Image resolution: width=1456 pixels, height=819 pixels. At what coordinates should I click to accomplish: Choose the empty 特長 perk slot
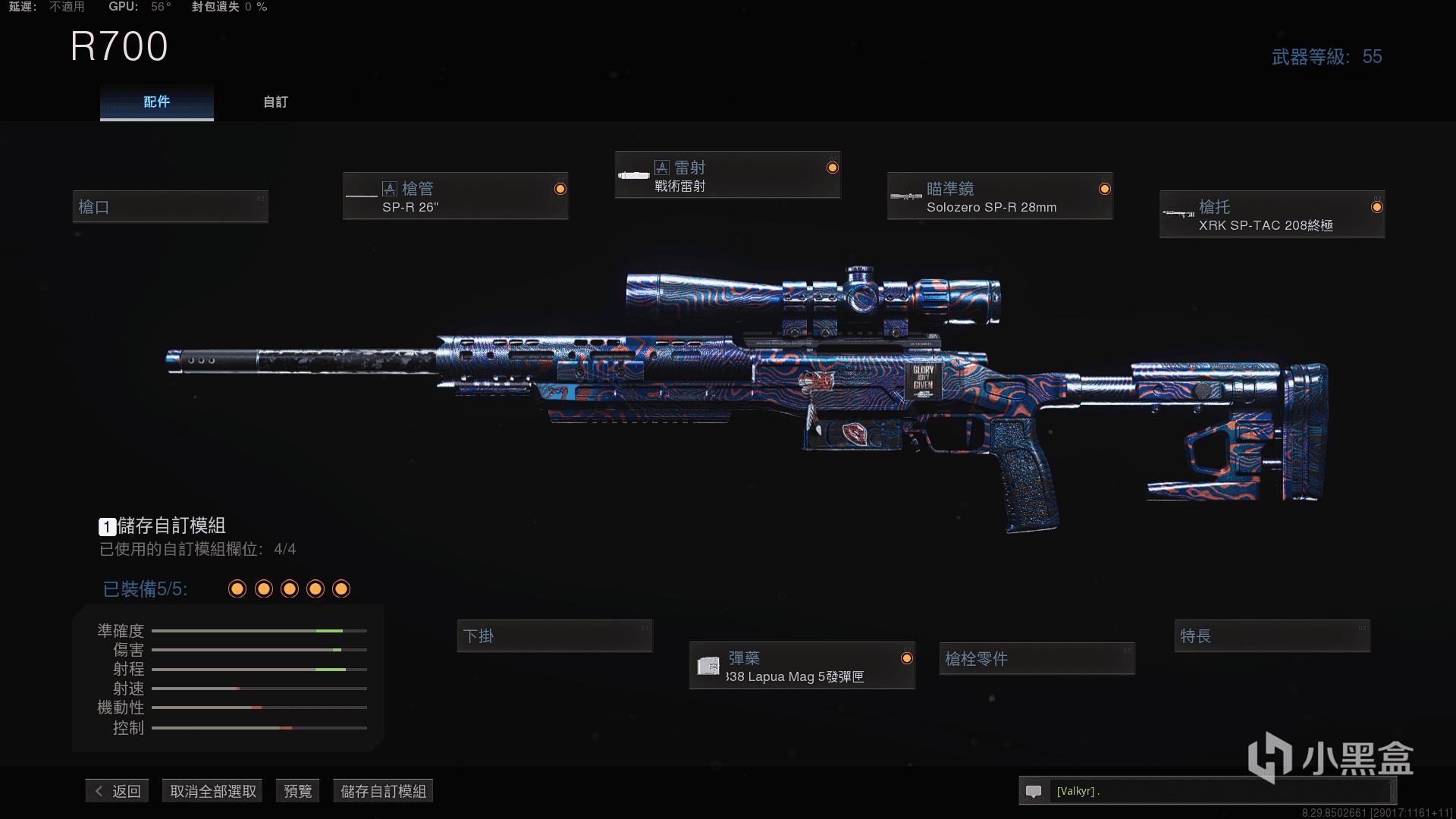pyautogui.click(x=1272, y=636)
